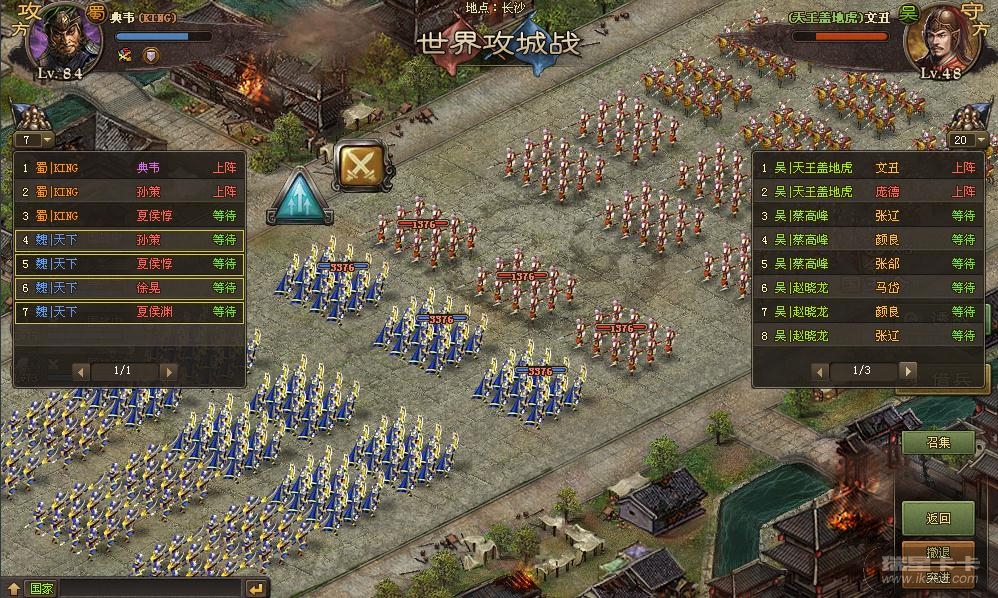Click the 突进 charge button
Viewport: 998px width, 598px height.
click(937, 579)
